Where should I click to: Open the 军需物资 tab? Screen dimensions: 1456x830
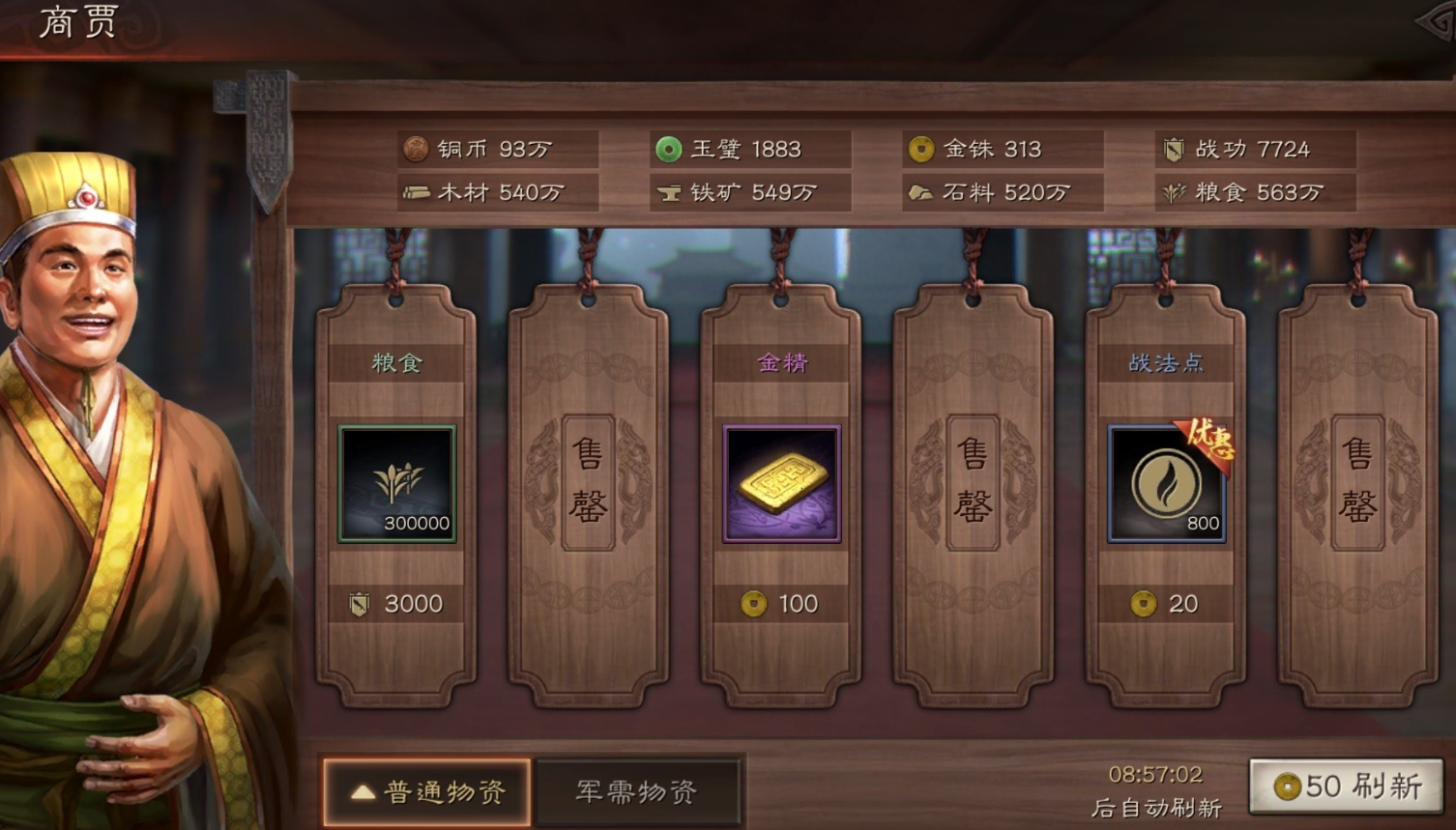(637, 792)
